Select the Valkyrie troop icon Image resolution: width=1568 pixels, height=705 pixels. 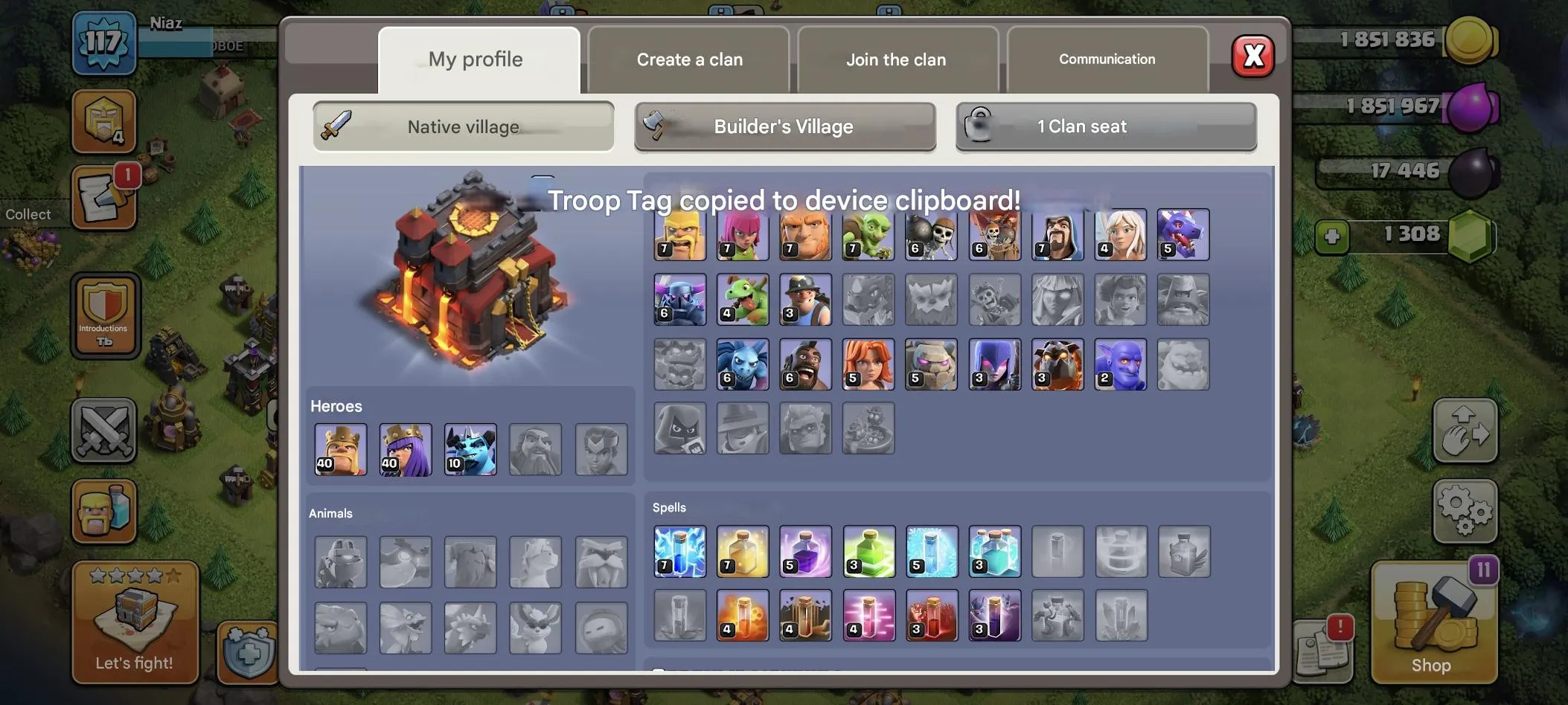click(x=868, y=364)
